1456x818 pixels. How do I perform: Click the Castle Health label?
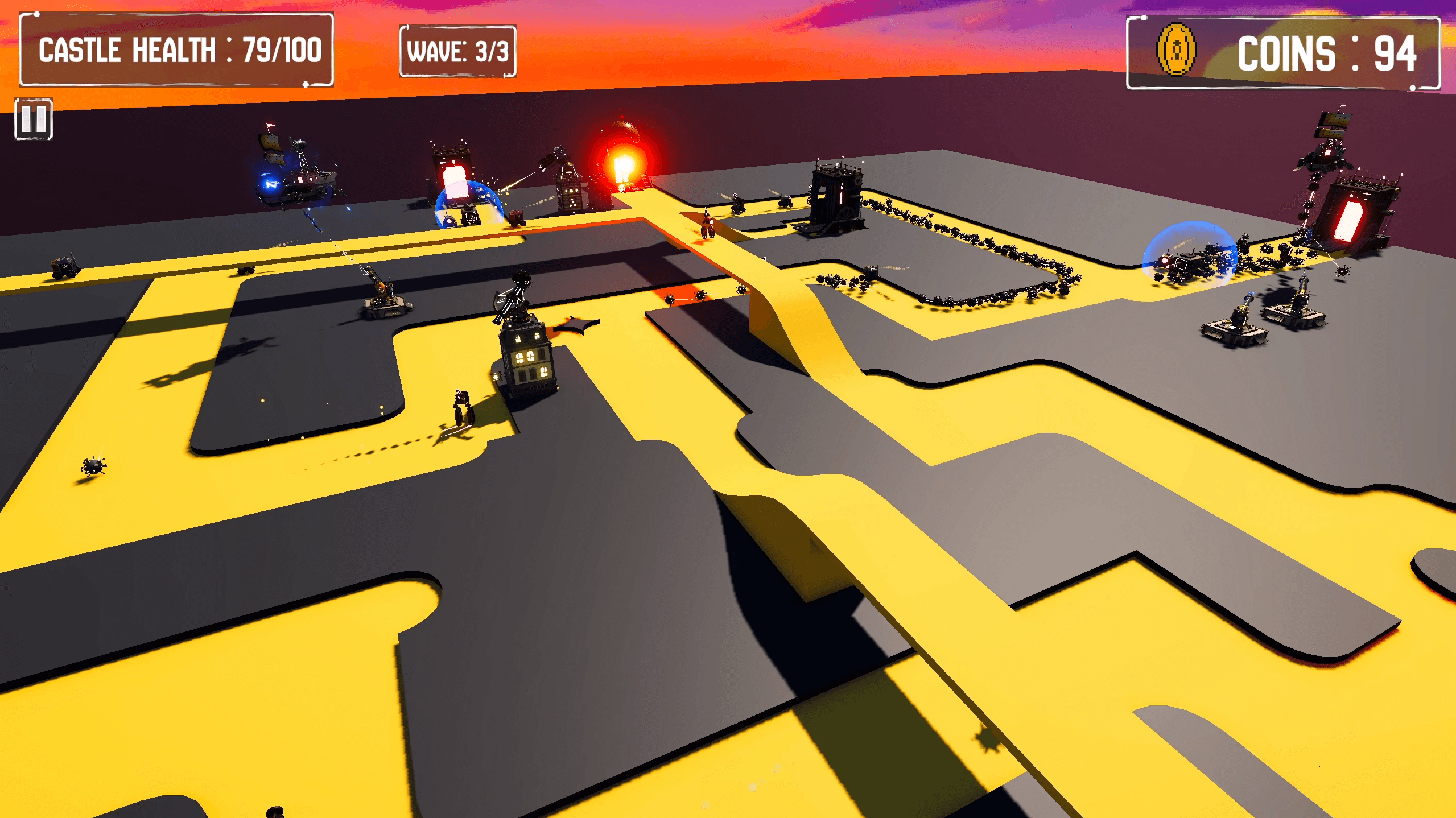131,50
